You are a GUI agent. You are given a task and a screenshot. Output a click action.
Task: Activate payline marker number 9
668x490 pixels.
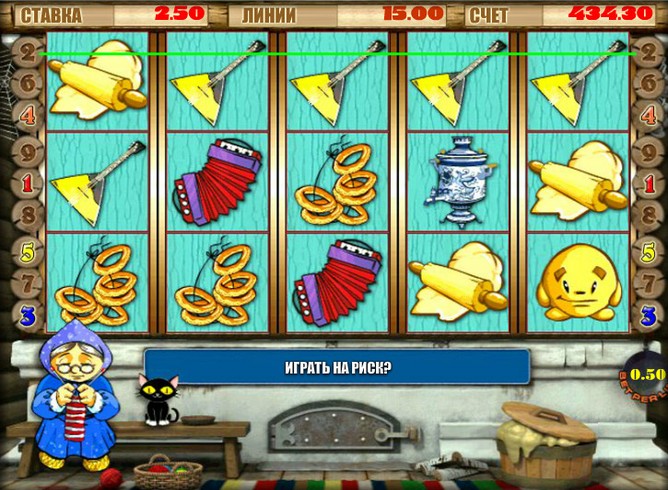[29, 152]
